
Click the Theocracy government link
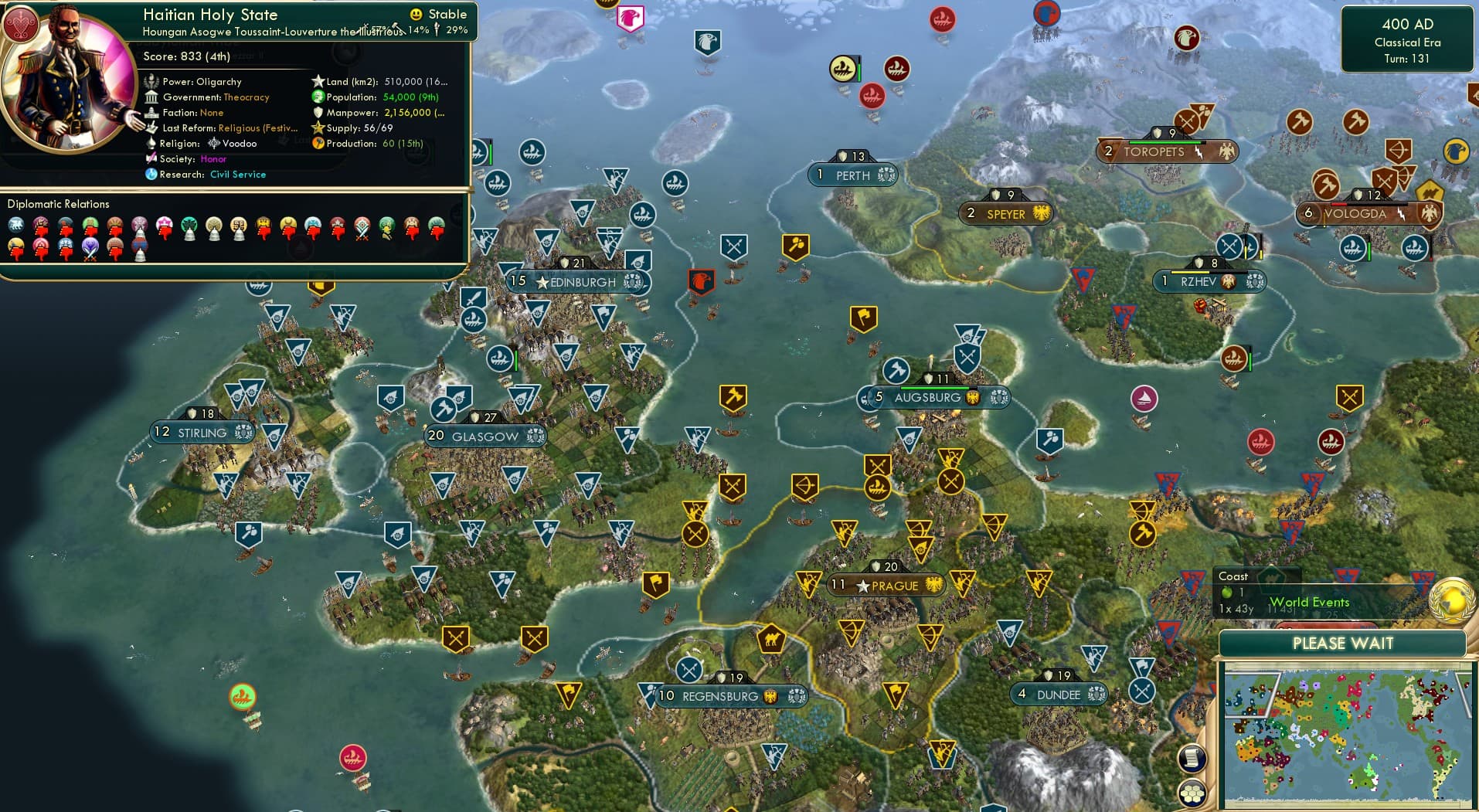tap(247, 97)
